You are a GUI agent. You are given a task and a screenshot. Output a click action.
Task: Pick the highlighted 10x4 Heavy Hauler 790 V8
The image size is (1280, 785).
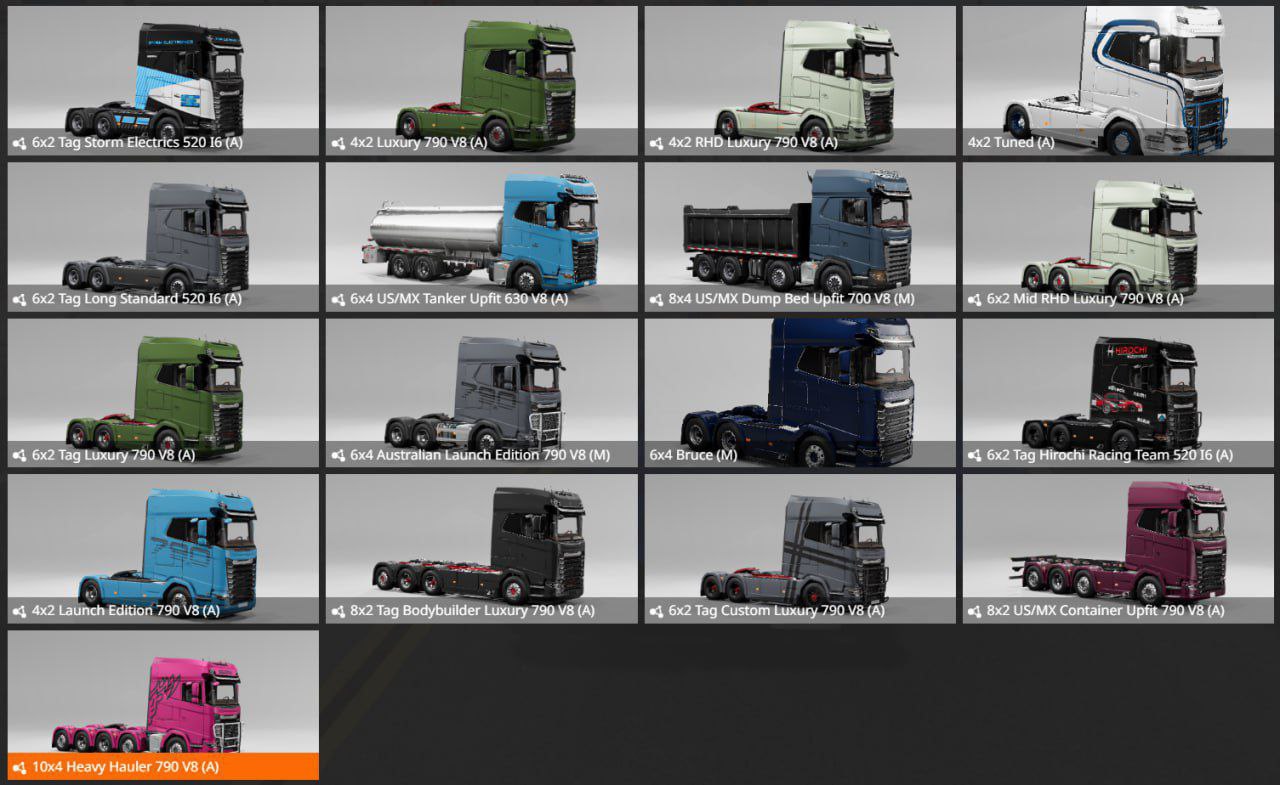point(163,706)
